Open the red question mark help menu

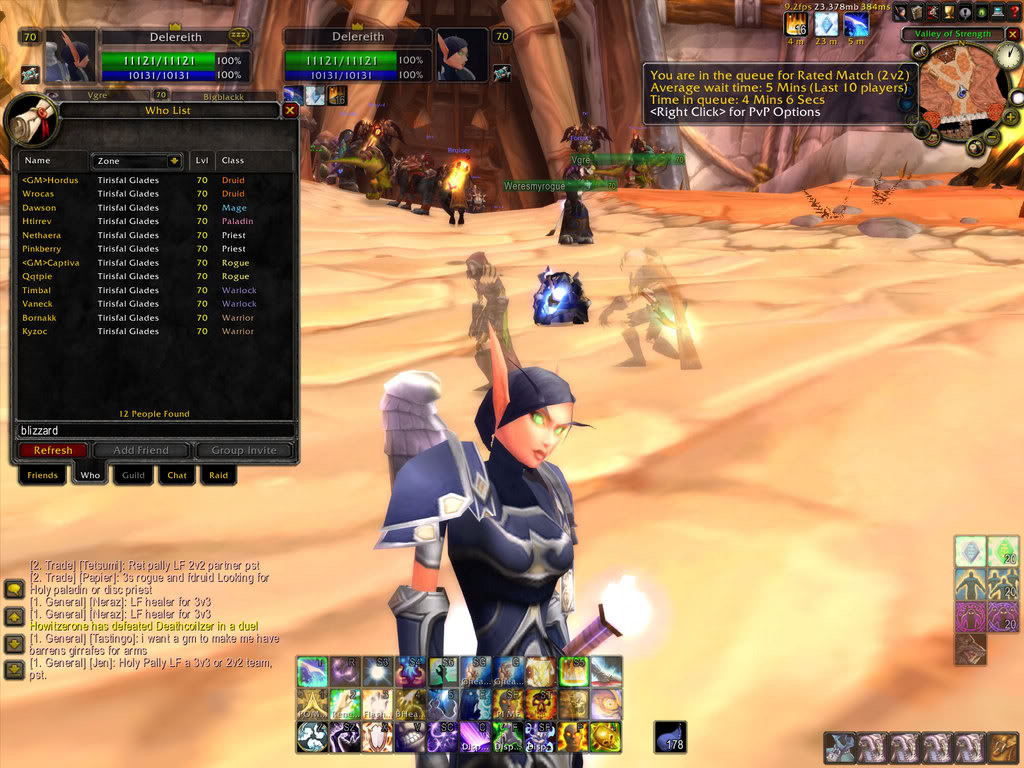tap(1016, 12)
